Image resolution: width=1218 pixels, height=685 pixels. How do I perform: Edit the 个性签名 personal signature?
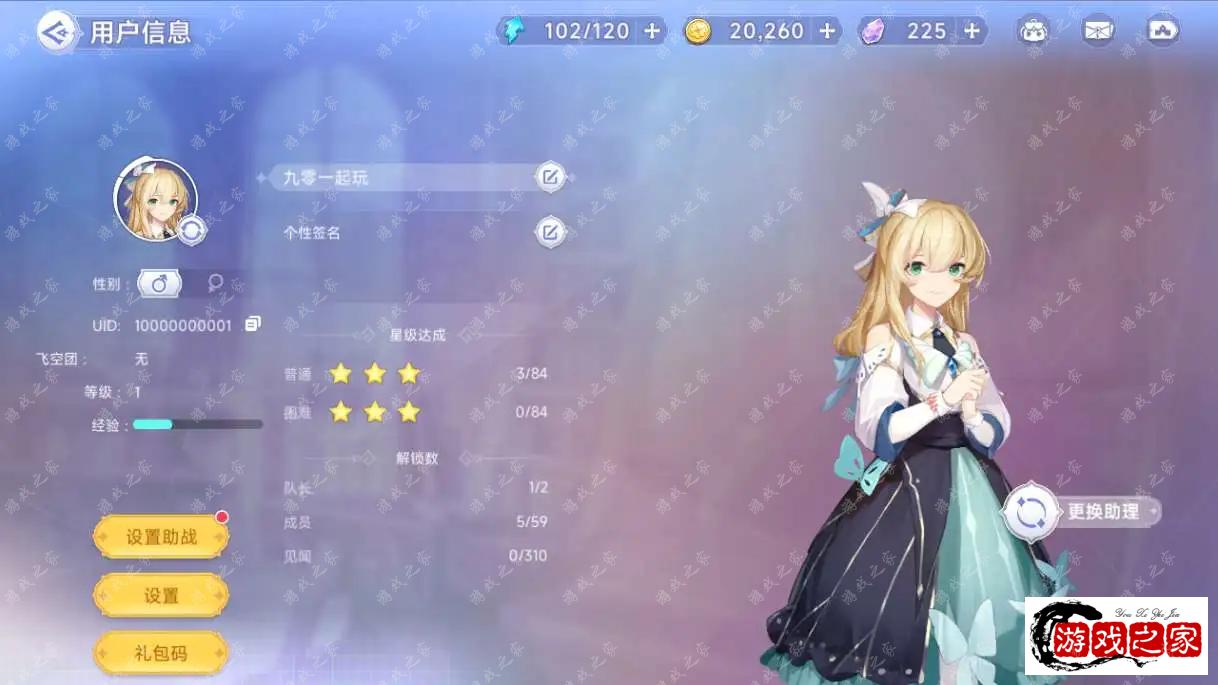[549, 232]
